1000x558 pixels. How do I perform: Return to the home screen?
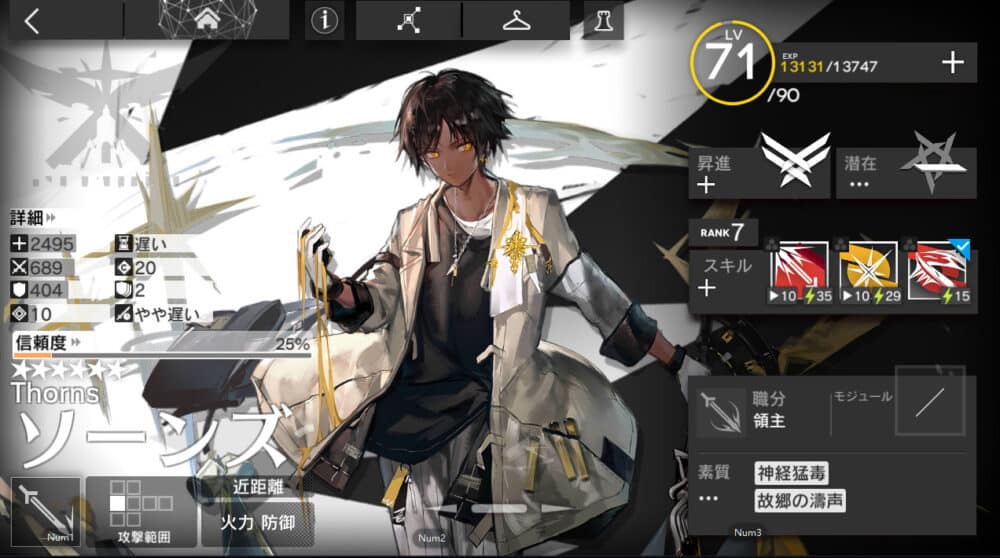(207, 20)
